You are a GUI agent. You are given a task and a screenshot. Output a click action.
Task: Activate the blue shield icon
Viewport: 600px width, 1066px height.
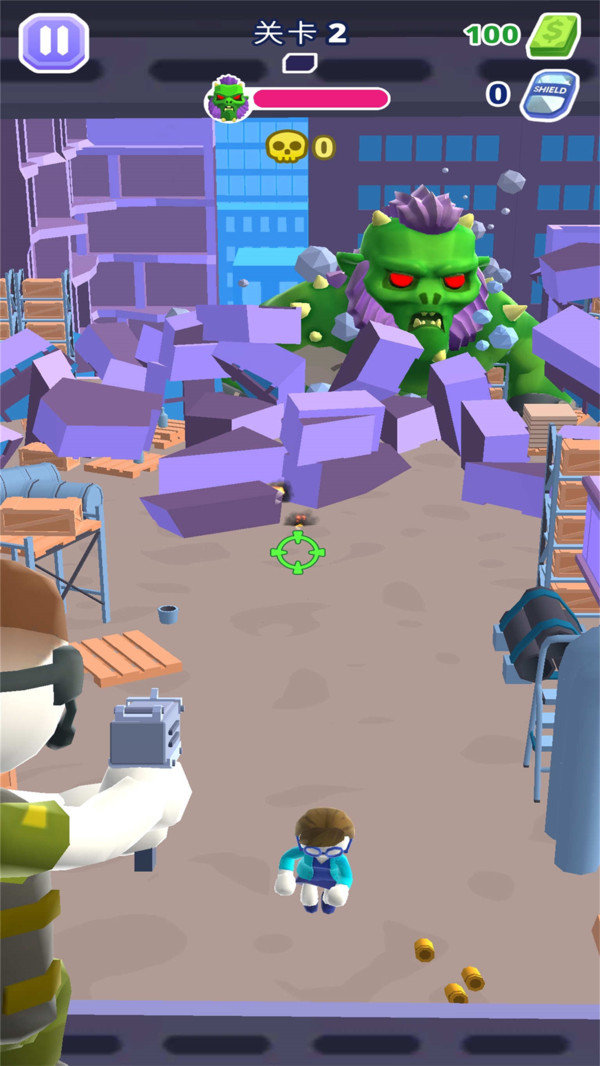coord(549,94)
